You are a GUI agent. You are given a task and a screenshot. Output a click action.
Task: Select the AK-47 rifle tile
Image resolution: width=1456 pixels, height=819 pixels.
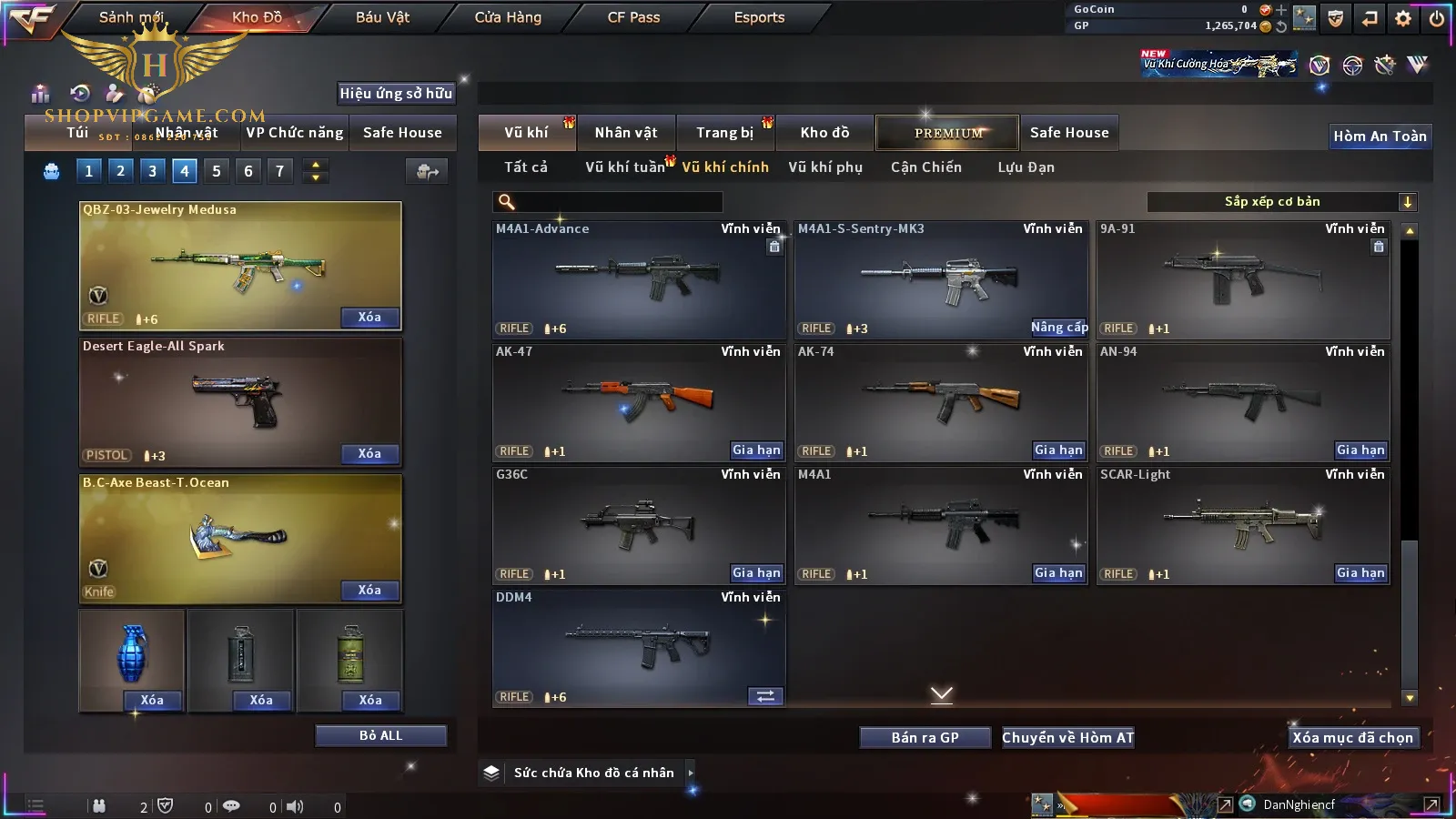639,400
